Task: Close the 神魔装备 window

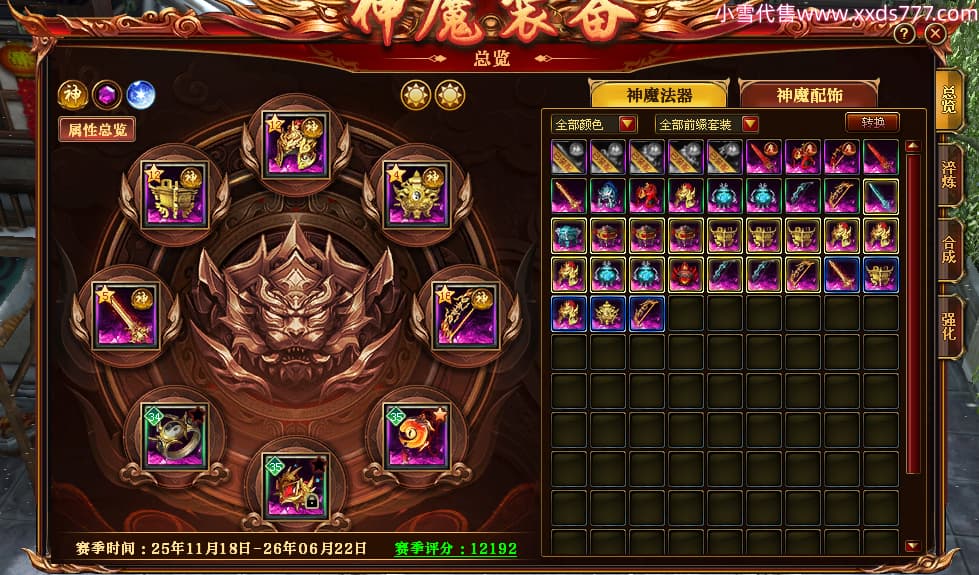Action: click(x=936, y=33)
